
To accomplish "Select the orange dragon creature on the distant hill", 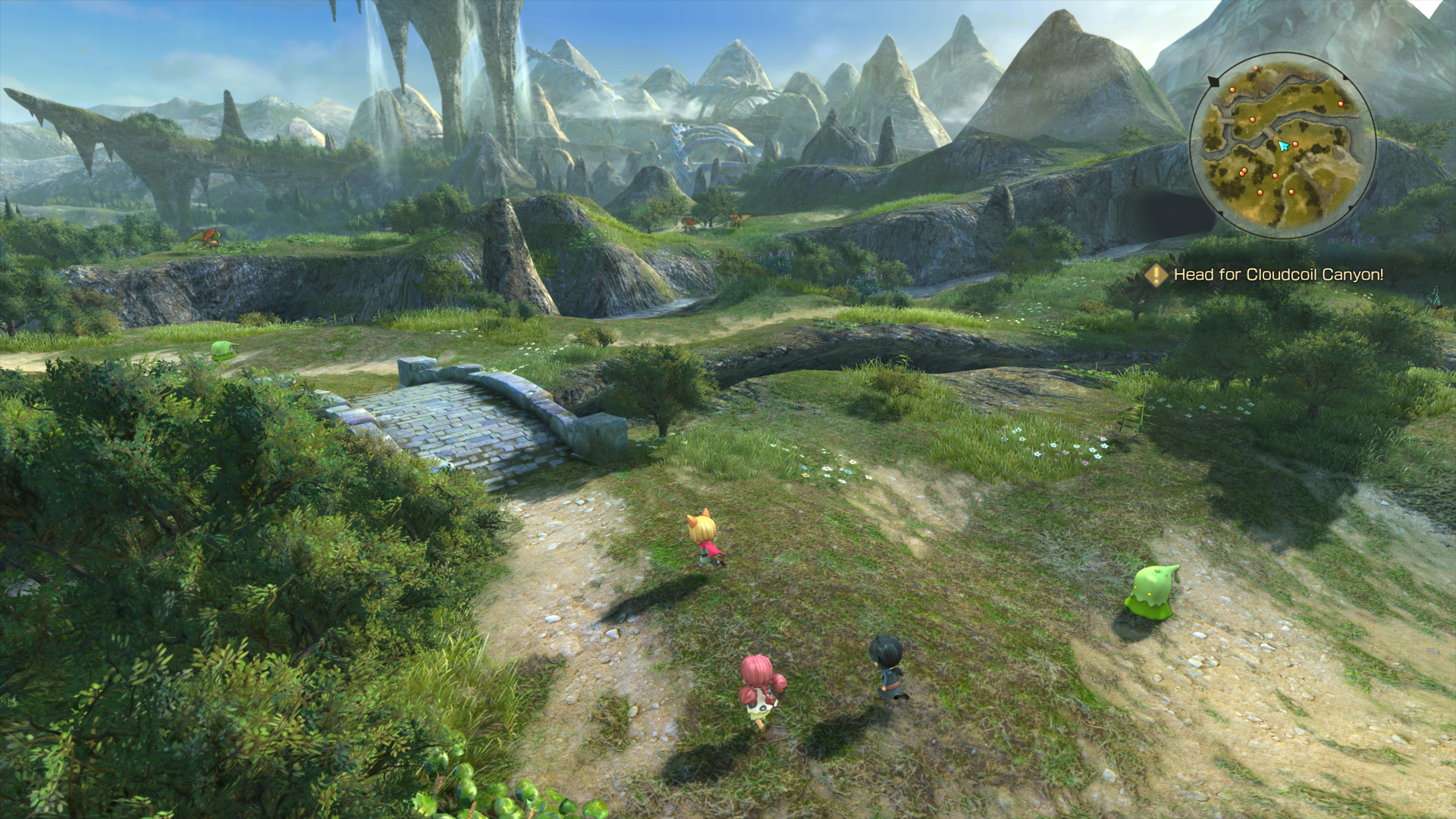I will (209, 237).
